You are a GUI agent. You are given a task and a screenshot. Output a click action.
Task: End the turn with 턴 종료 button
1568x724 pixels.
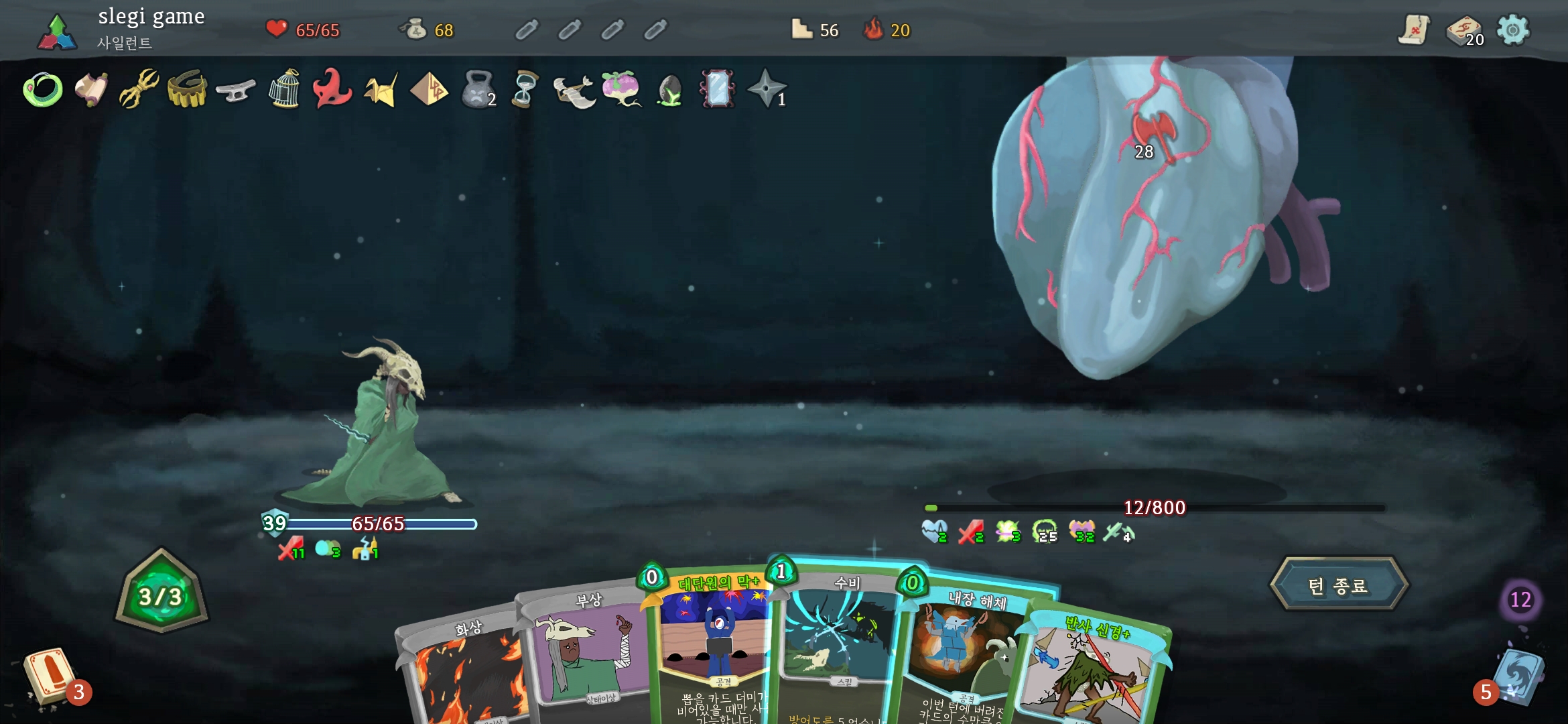(1338, 585)
